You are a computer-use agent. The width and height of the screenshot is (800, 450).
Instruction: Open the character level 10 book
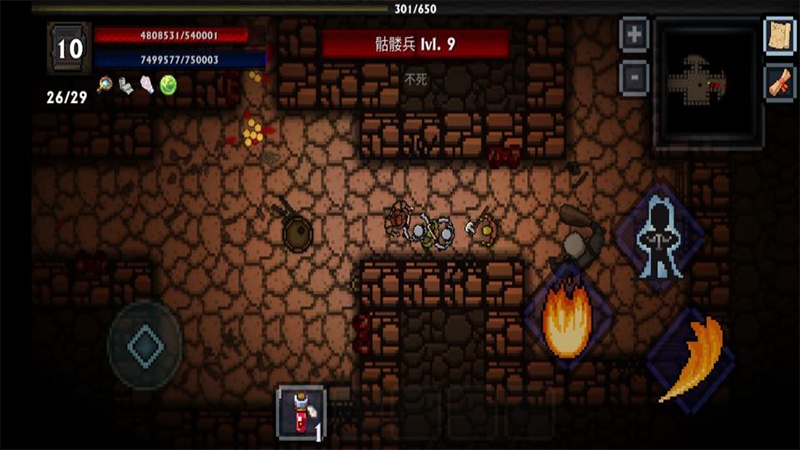(69, 49)
